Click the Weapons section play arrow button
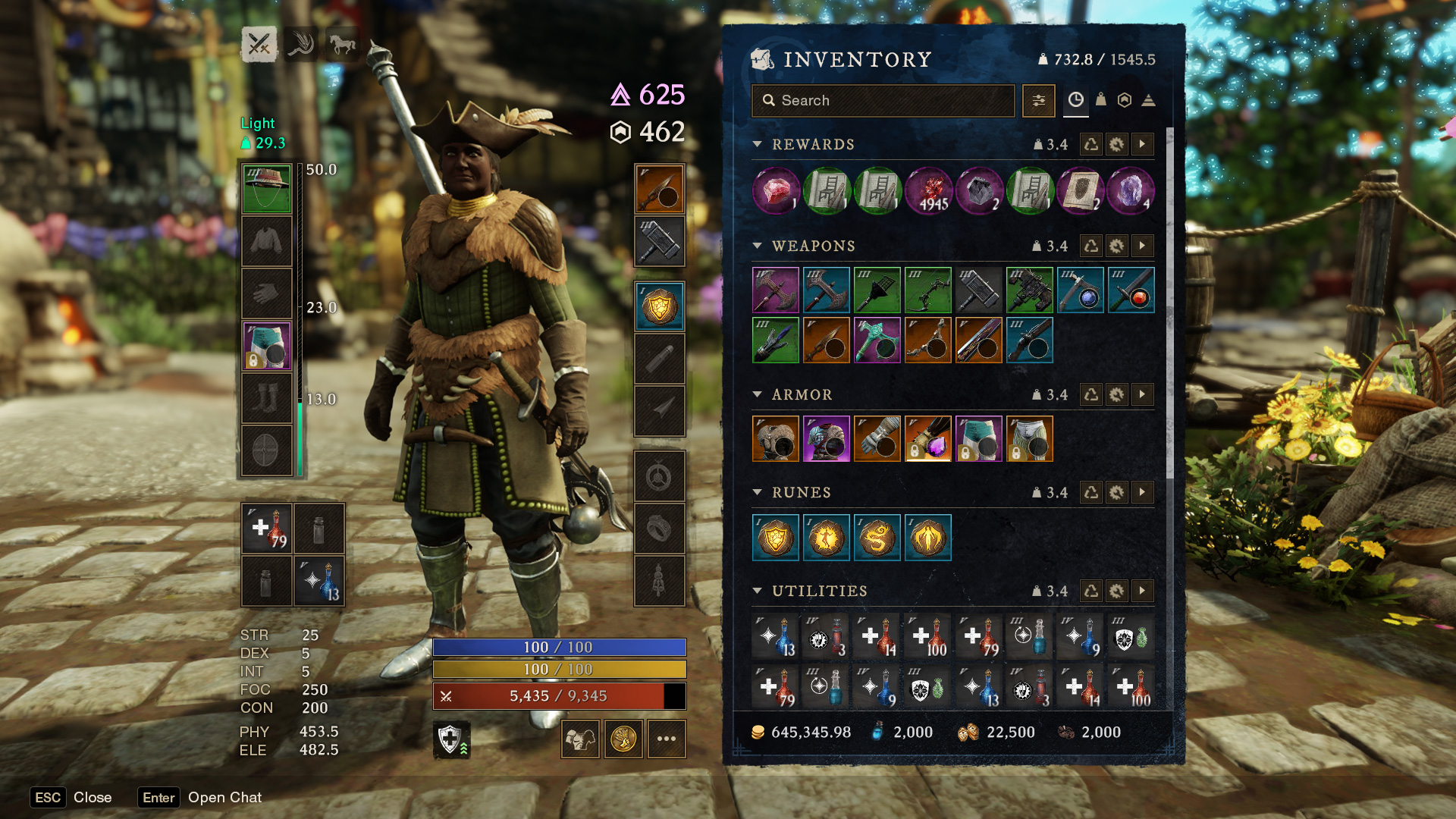The width and height of the screenshot is (1456, 819). [1142, 246]
